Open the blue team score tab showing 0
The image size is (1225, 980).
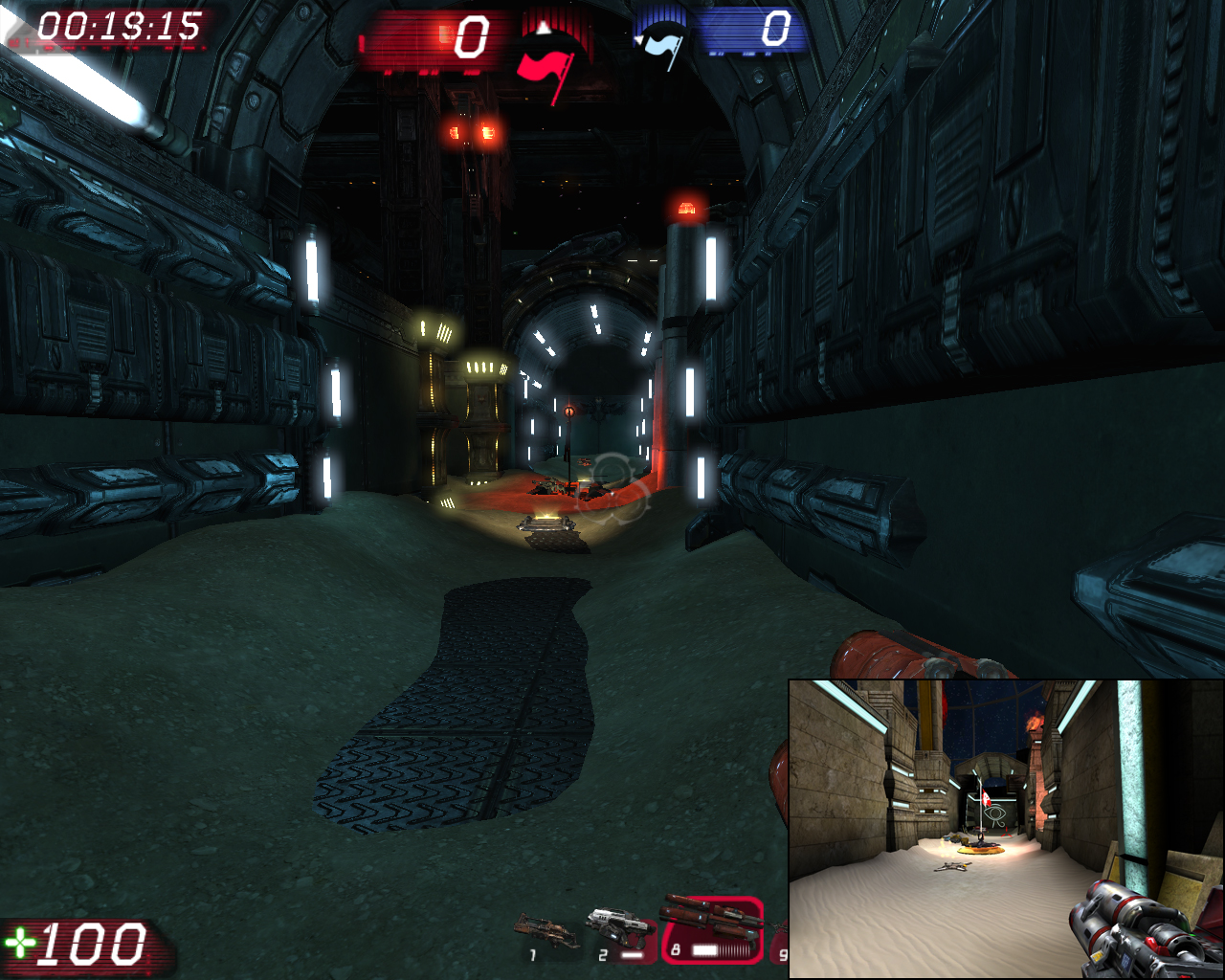tap(775, 27)
